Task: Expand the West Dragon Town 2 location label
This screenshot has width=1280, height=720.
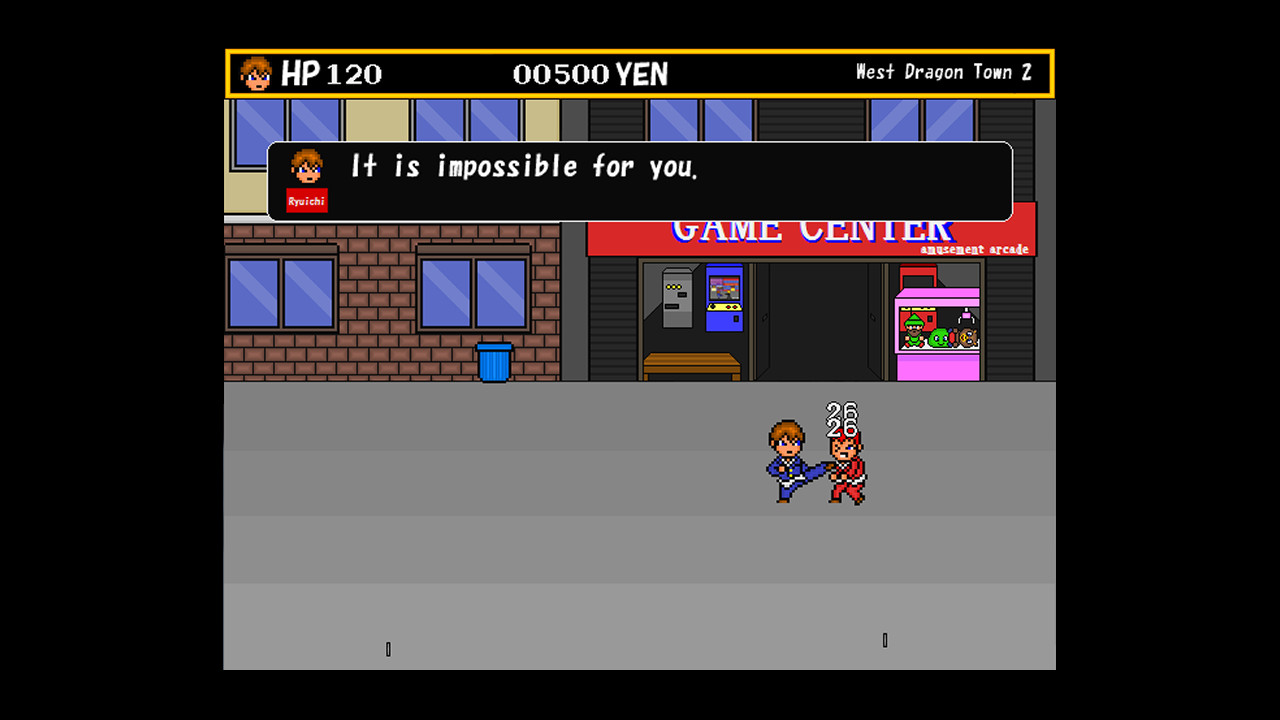Action: click(944, 71)
